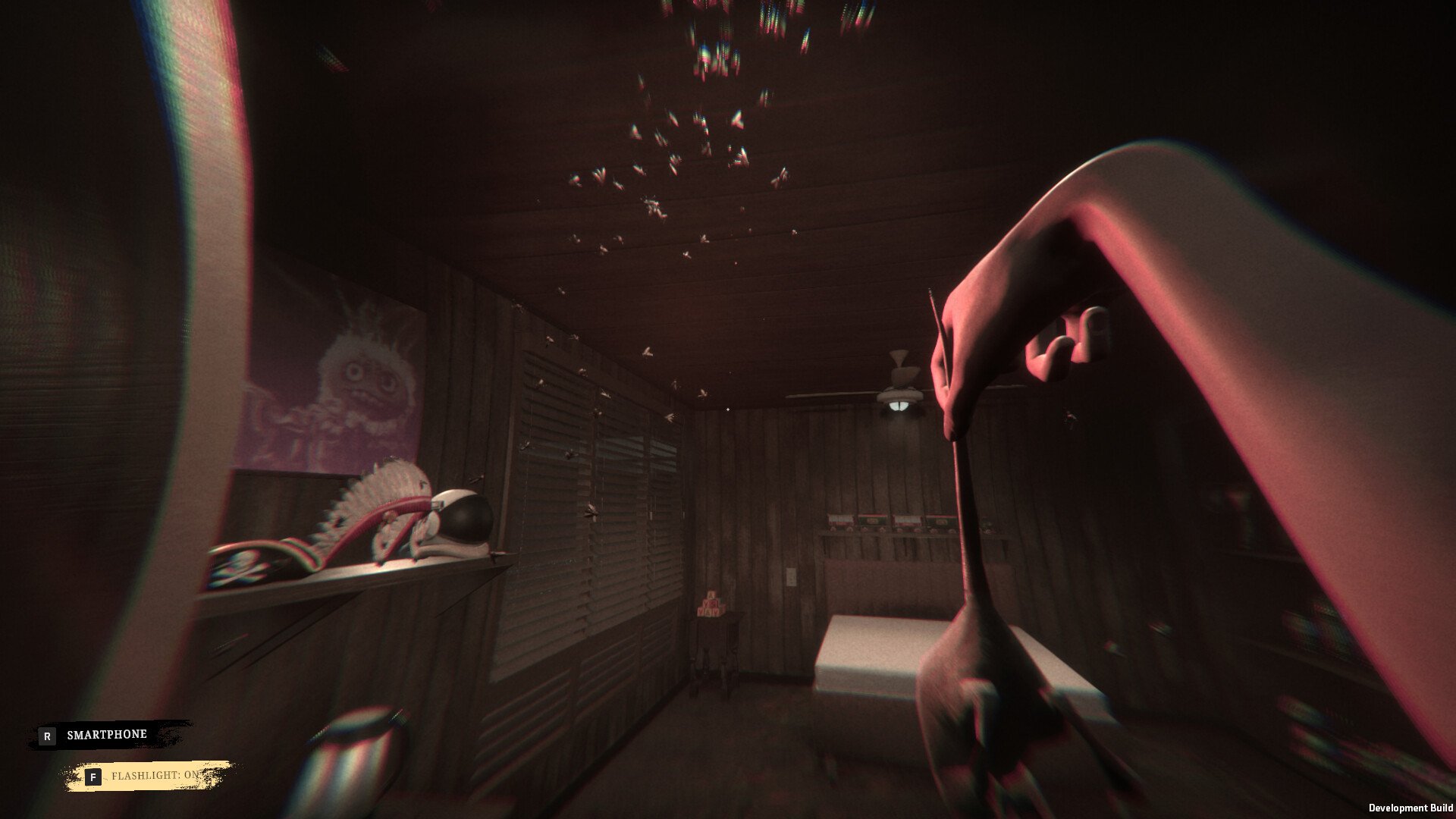Click the F key icon for Flashlight
This screenshot has width=1456, height=819.
(x=93, y=777)
